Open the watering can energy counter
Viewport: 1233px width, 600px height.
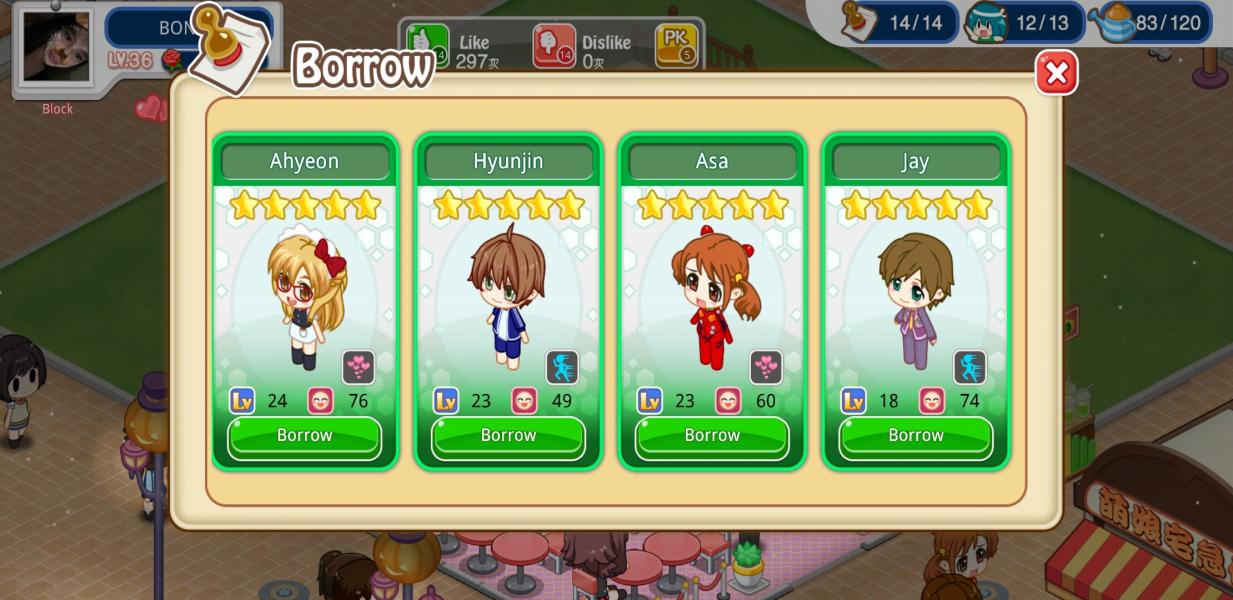1155,22
